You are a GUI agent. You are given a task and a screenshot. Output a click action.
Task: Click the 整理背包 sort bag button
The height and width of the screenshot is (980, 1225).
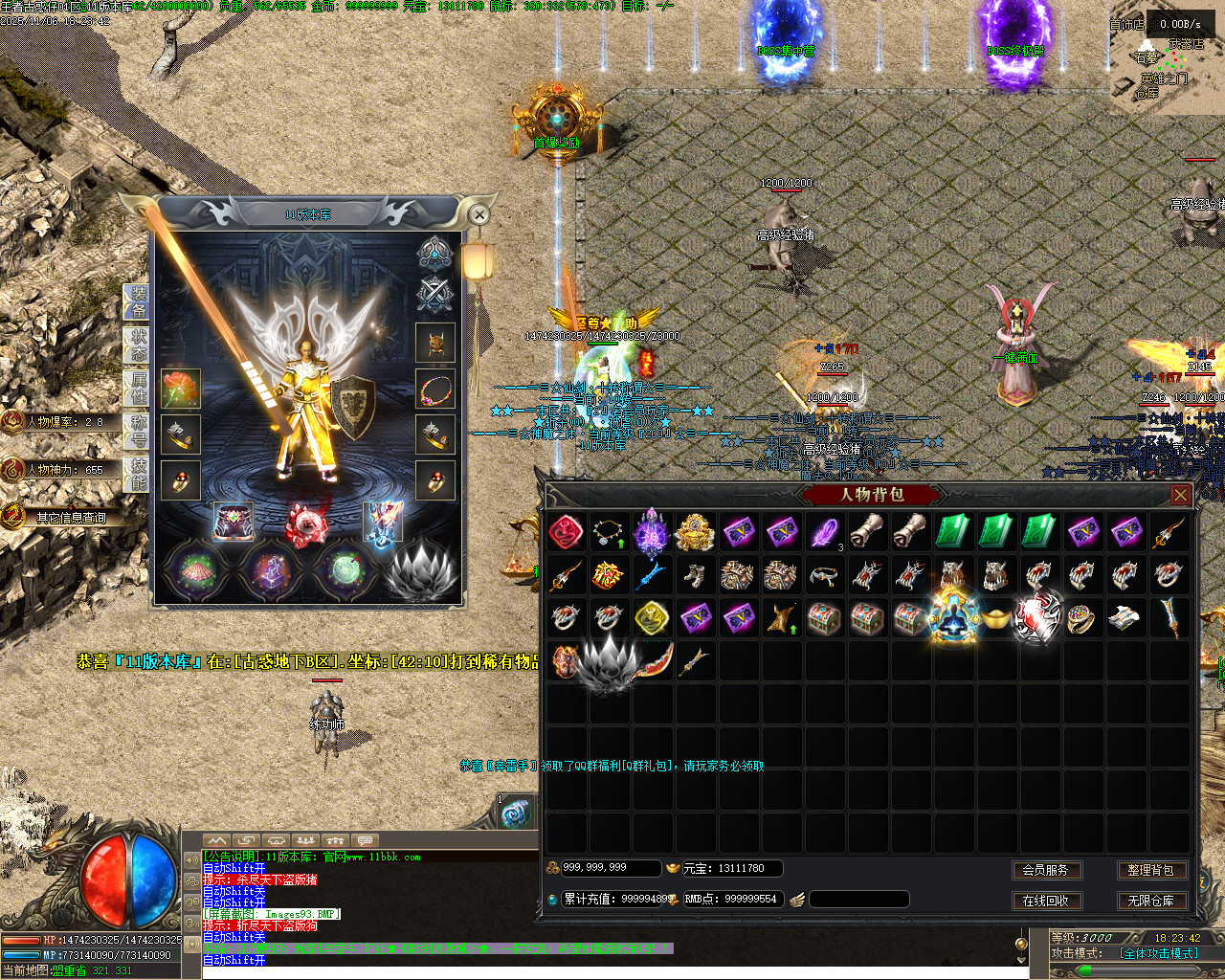pos(1150,870)
